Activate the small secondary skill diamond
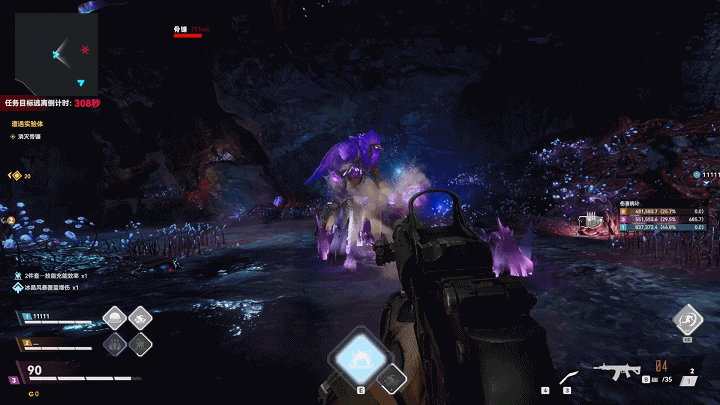Image resolution: width=720 pixels, height=405 pixels. click(x=394, y=378)
